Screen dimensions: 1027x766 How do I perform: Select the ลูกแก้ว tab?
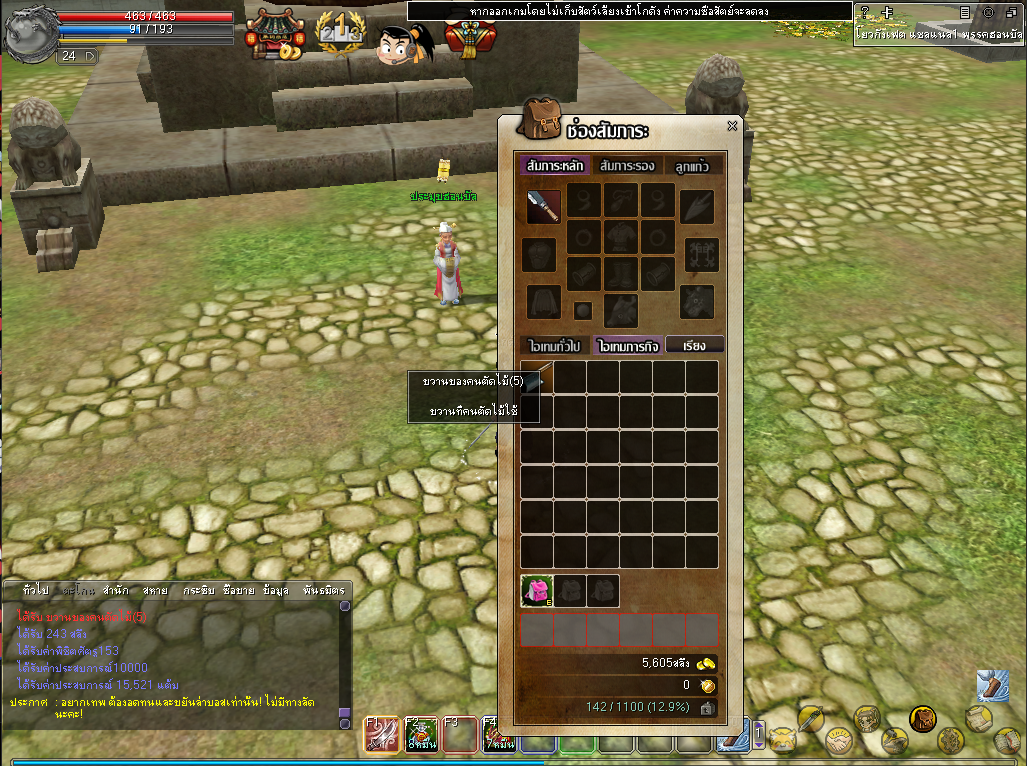pos(691,166)
